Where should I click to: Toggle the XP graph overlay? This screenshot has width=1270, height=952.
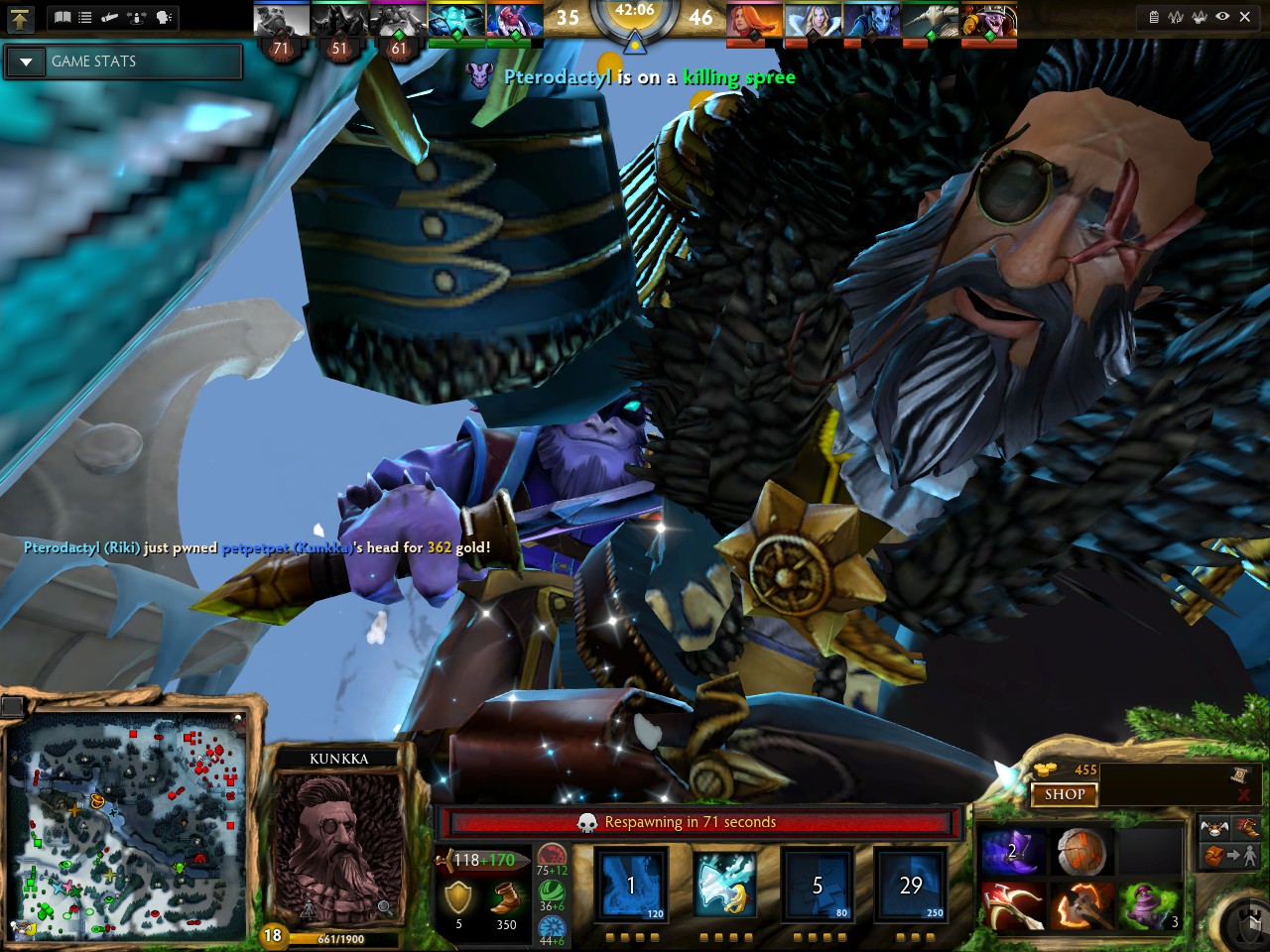point(1176,17)
